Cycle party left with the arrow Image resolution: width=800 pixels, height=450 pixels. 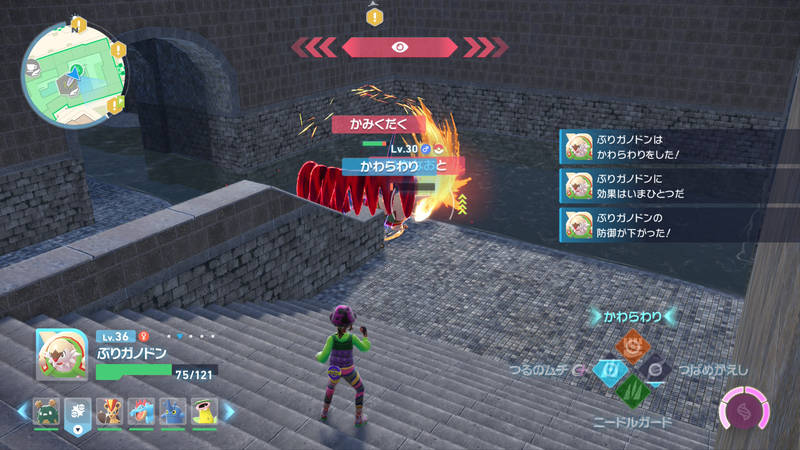22,411
